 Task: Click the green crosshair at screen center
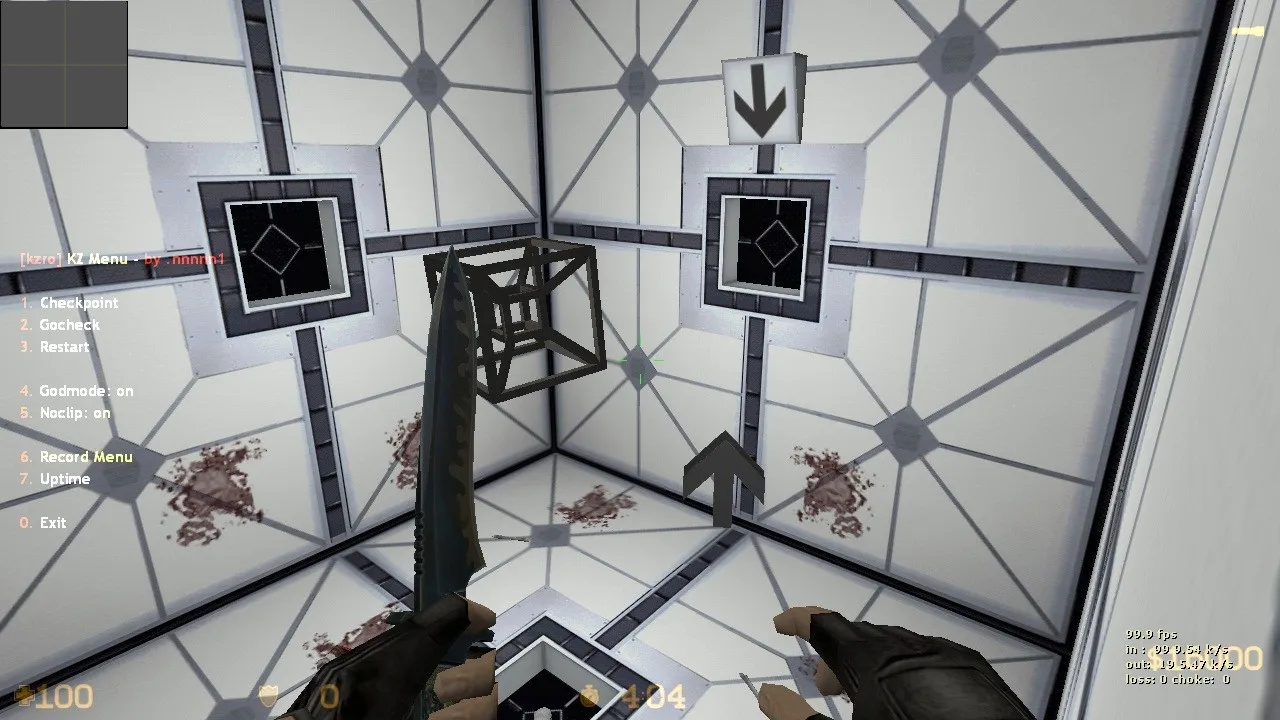pos(640,362)
